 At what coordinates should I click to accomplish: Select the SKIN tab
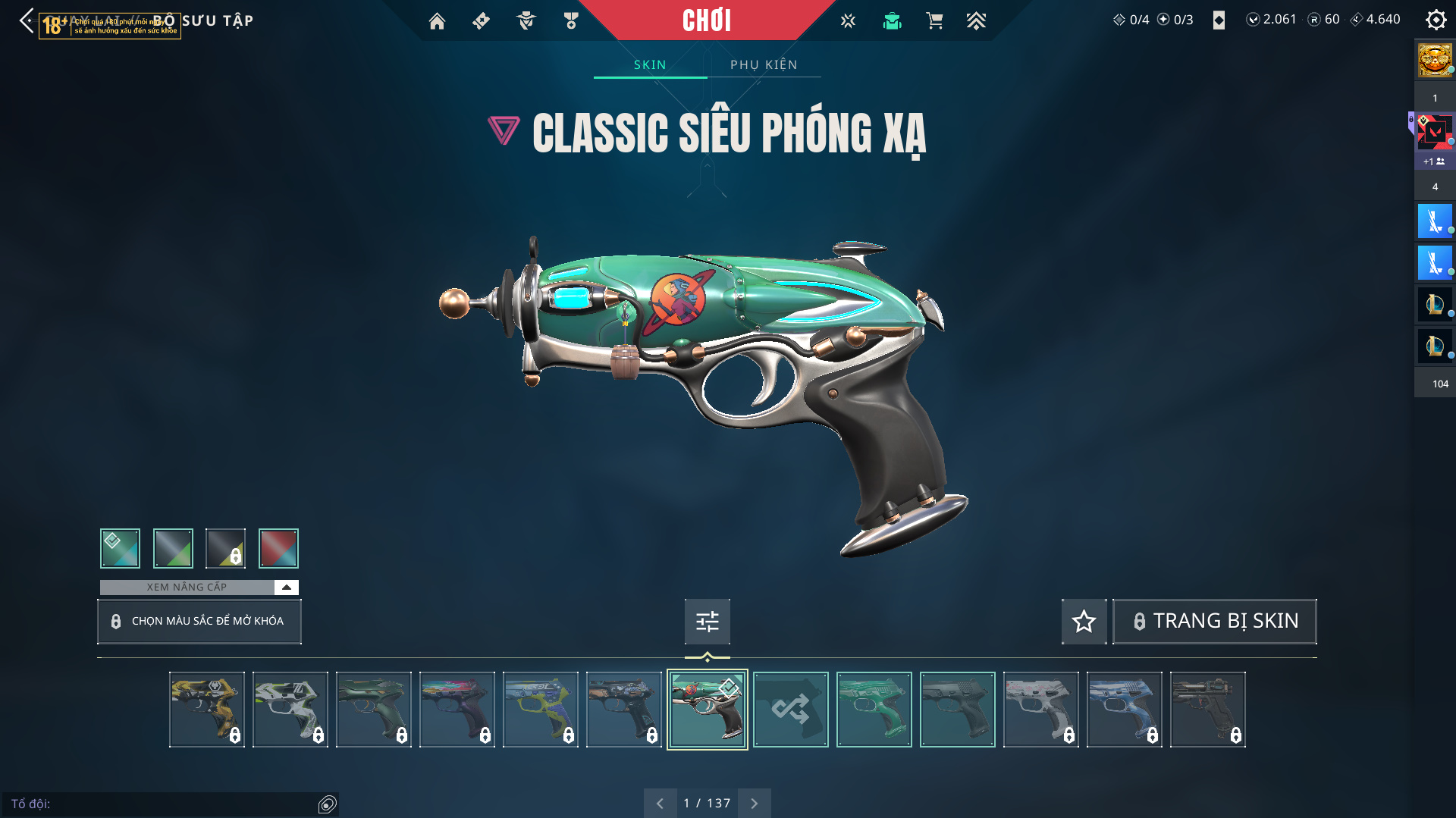pyautogui.click(x=650, y=65)
